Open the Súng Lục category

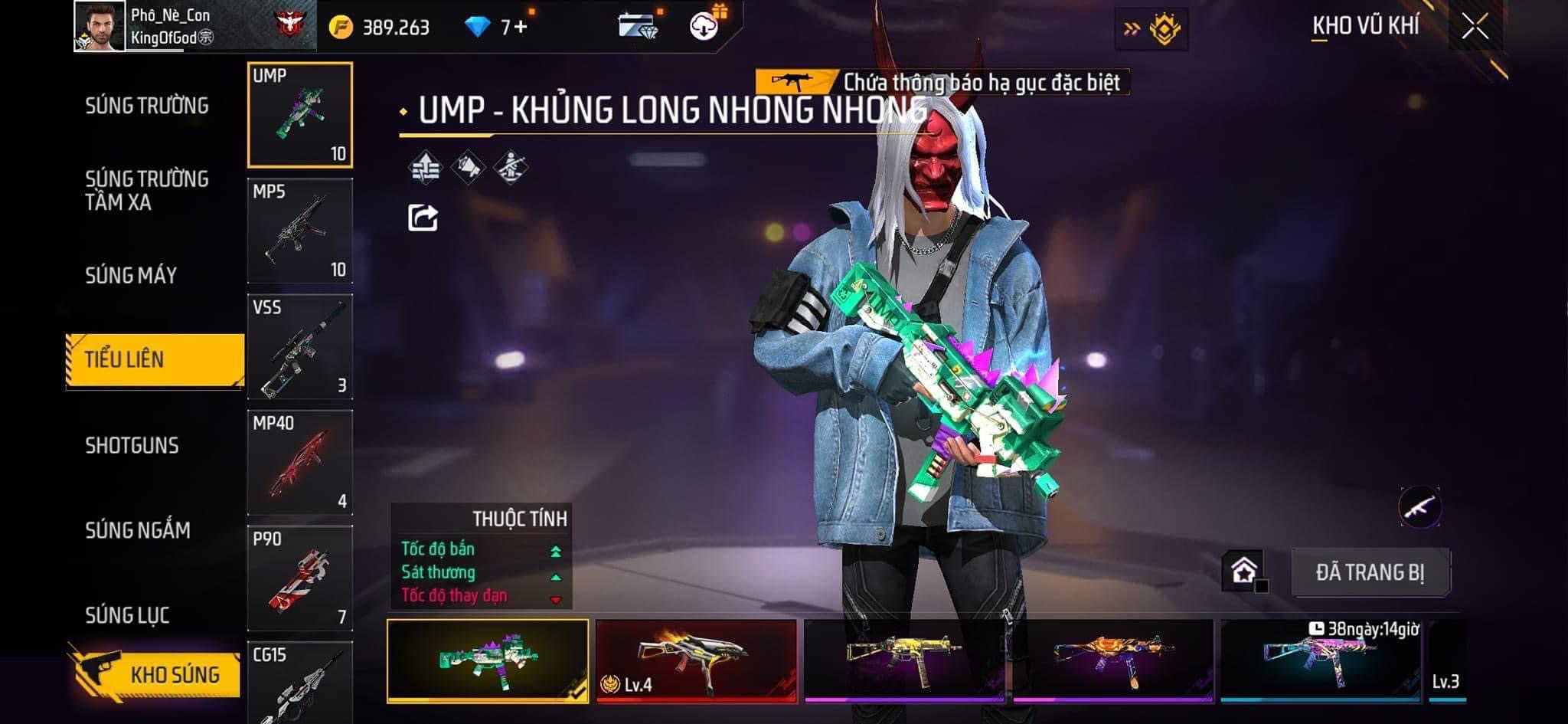tap(127, 615)
